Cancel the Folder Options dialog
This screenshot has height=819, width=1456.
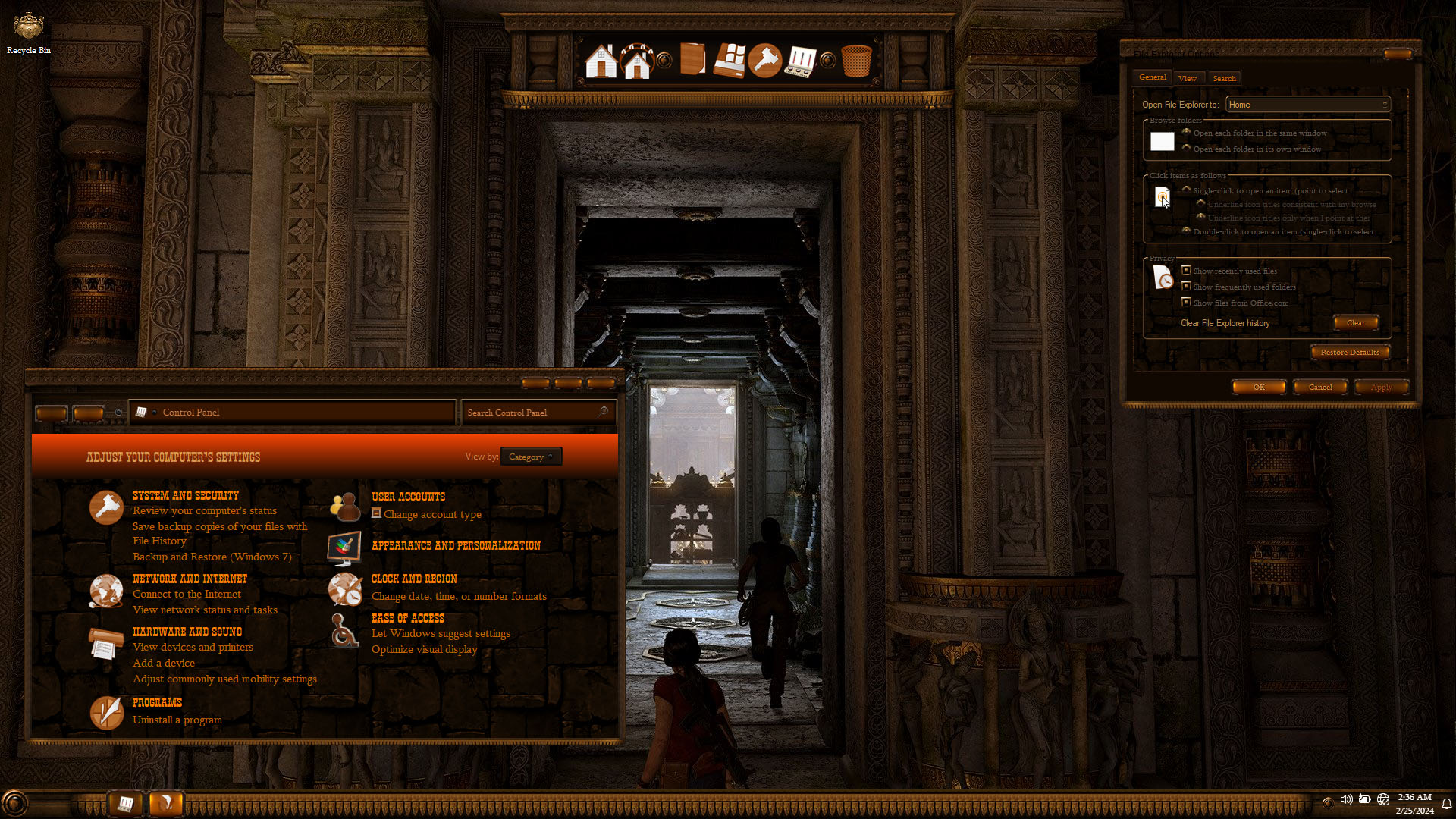[1319, 387]
